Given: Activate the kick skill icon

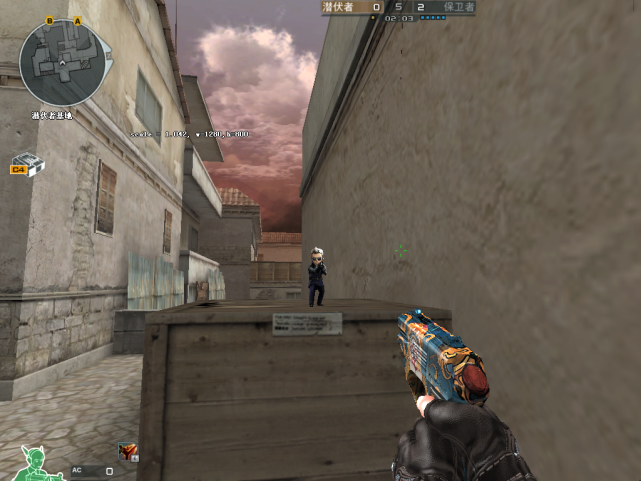Looking at the screenshot, I should click(x=128, y=452).
